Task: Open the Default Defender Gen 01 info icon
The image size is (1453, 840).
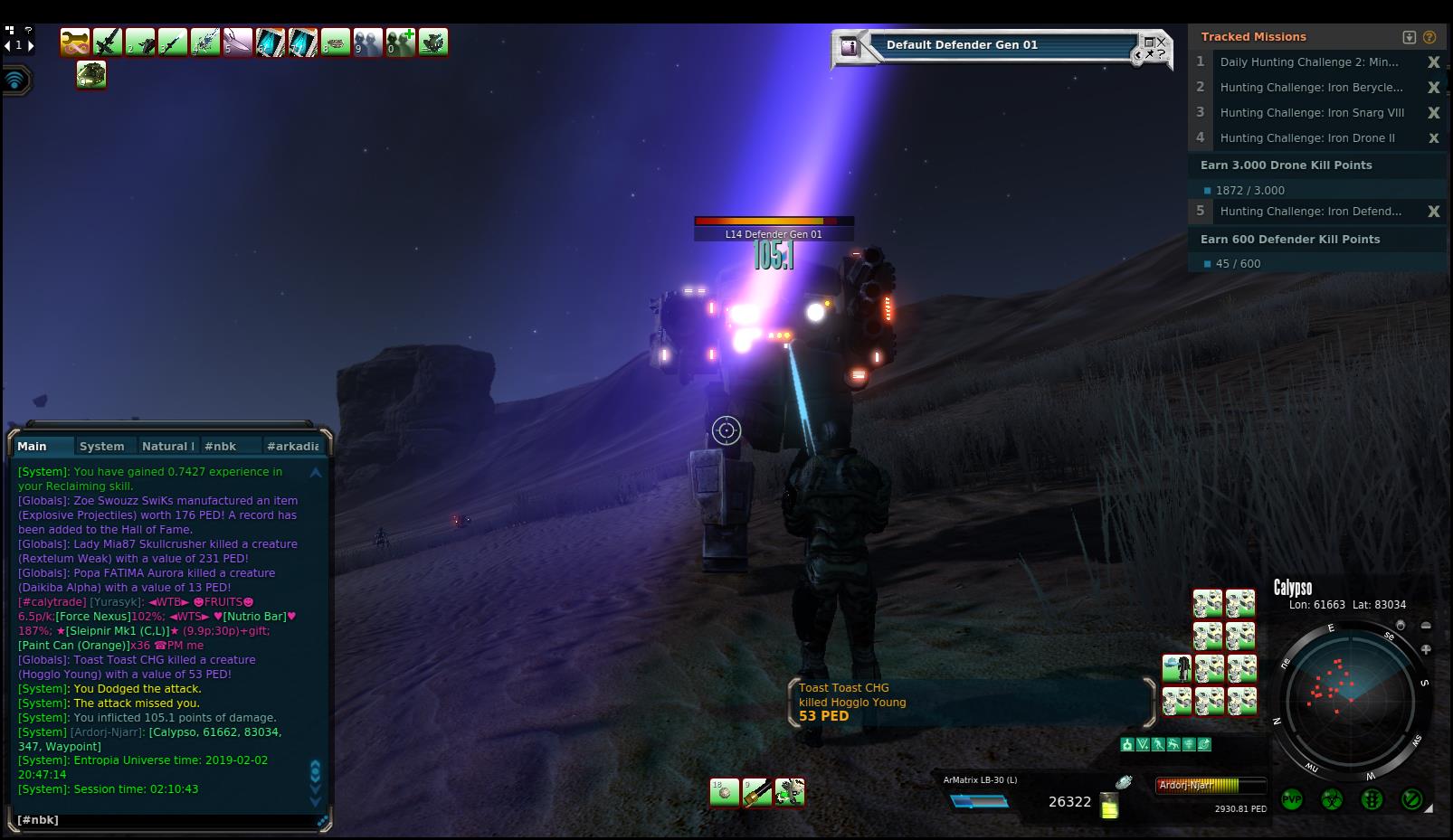Action: click(x=849, y=46)
